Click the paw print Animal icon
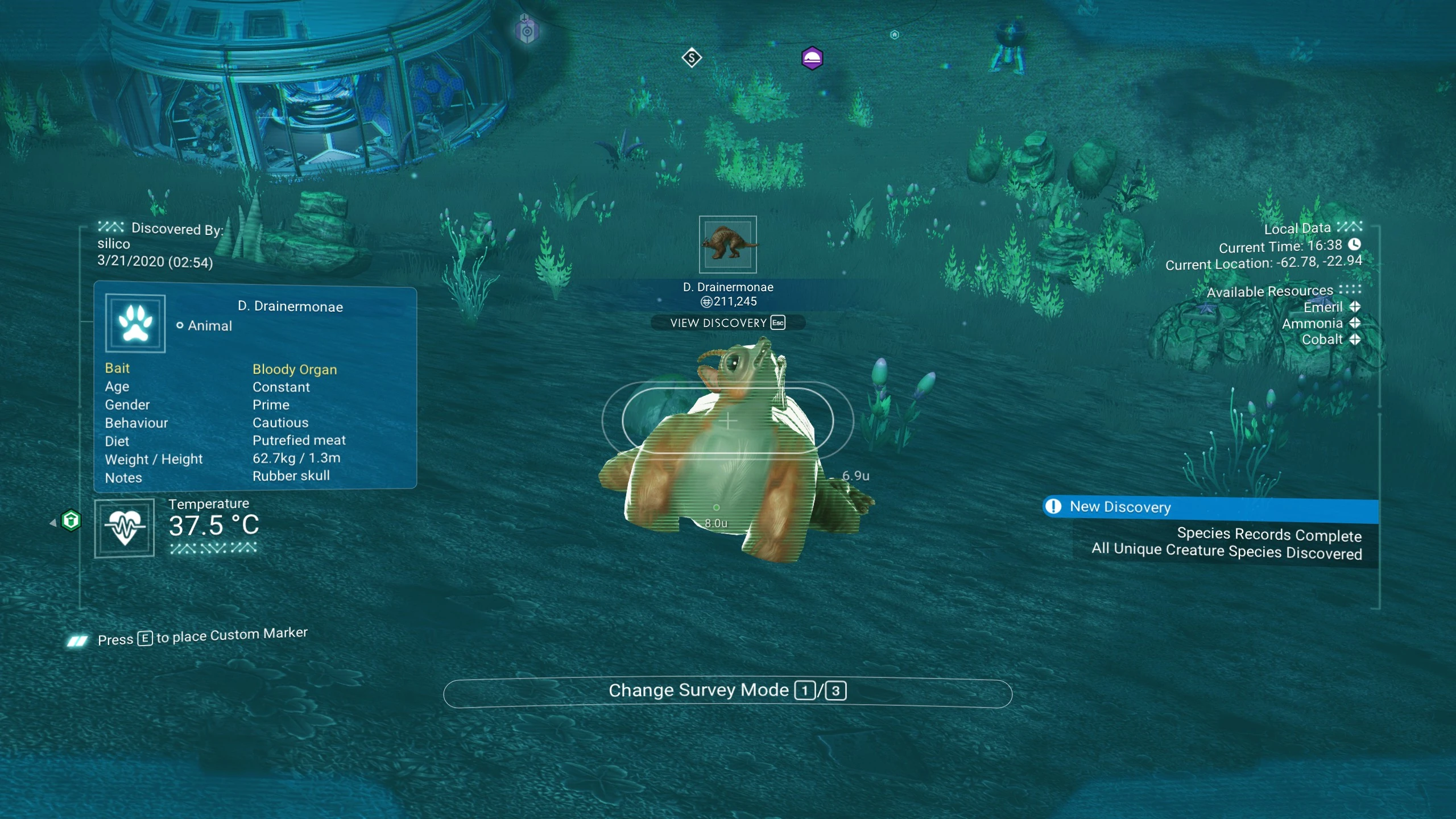This screenshot has height=819, width=1456. [x=135, y=323]
